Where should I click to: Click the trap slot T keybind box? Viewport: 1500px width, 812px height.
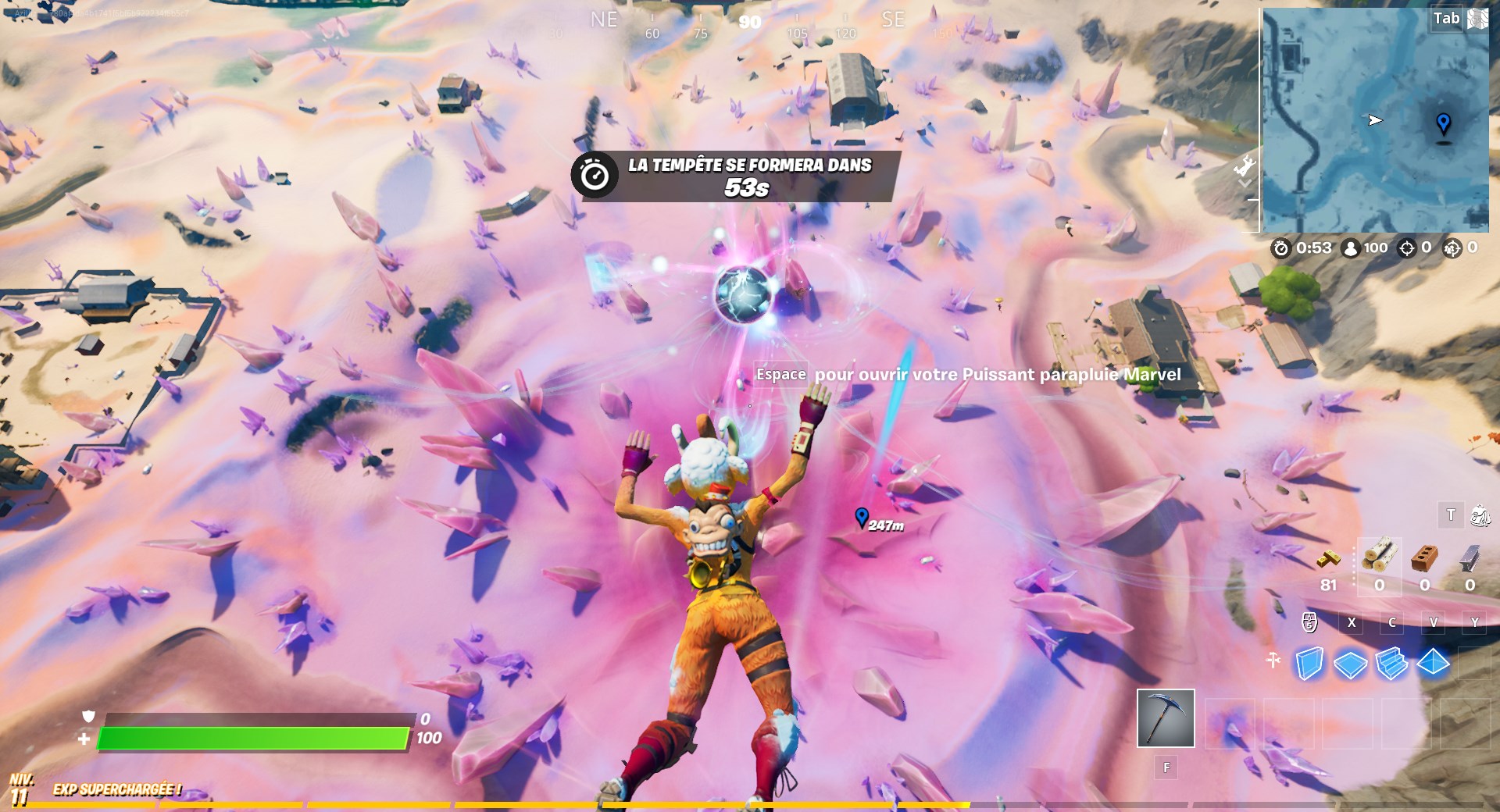tap(1451, 515)
